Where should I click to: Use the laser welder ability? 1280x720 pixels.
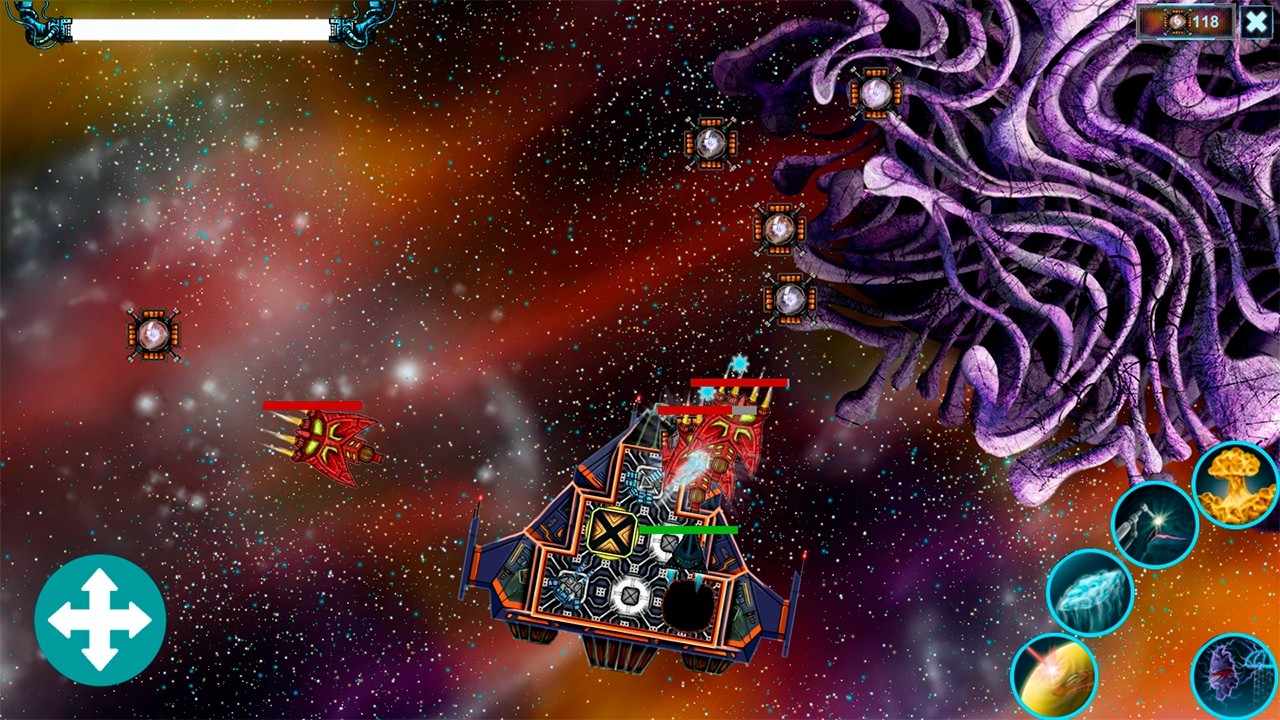pyautogui.click(x=1156, y=524)
